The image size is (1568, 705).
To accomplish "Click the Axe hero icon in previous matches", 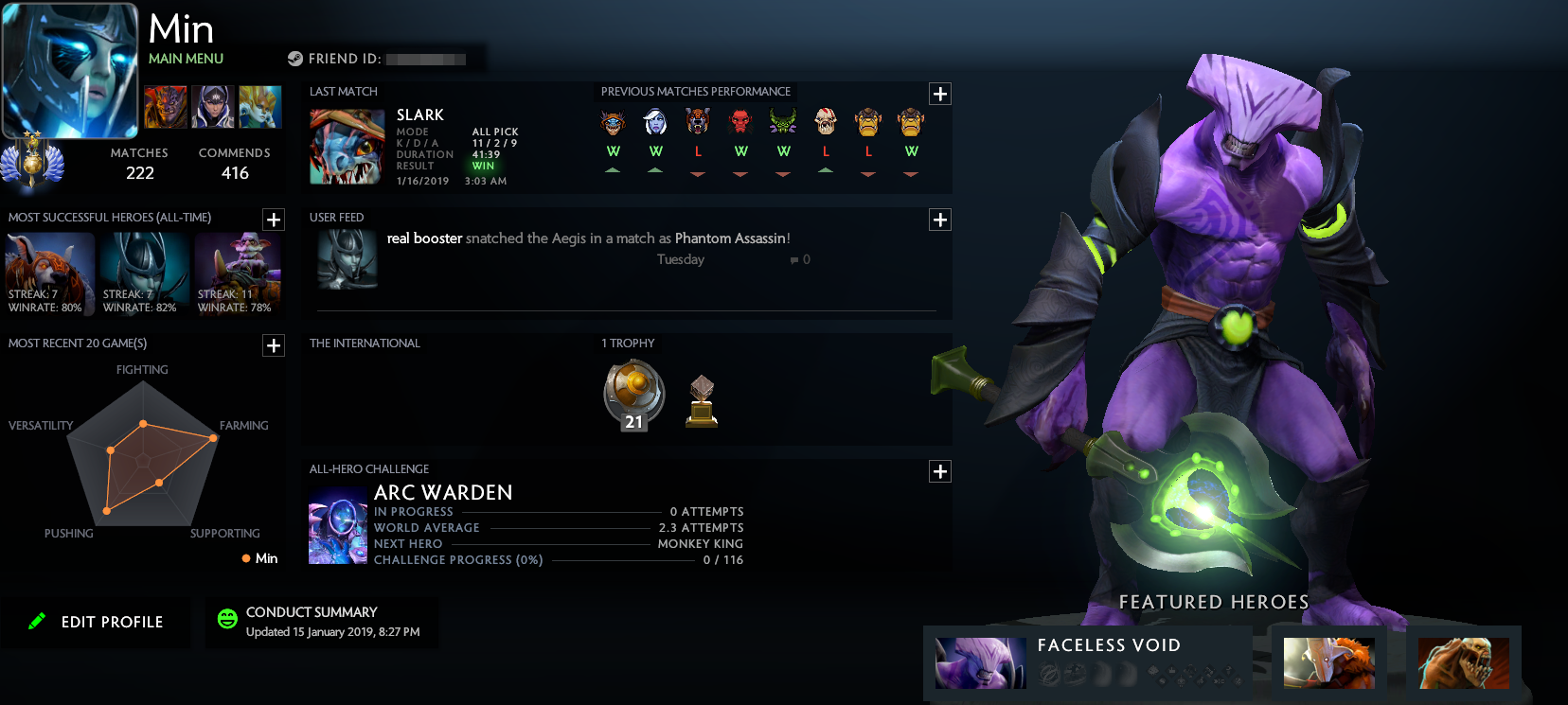I will [740, 121].
